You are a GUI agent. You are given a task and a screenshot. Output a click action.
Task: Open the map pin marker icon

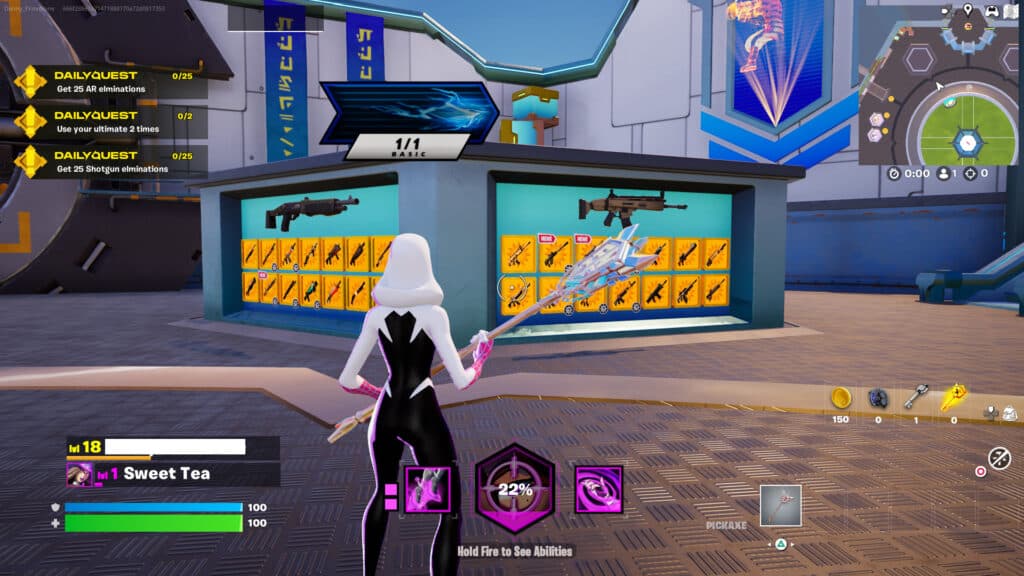tap(967, 10)
